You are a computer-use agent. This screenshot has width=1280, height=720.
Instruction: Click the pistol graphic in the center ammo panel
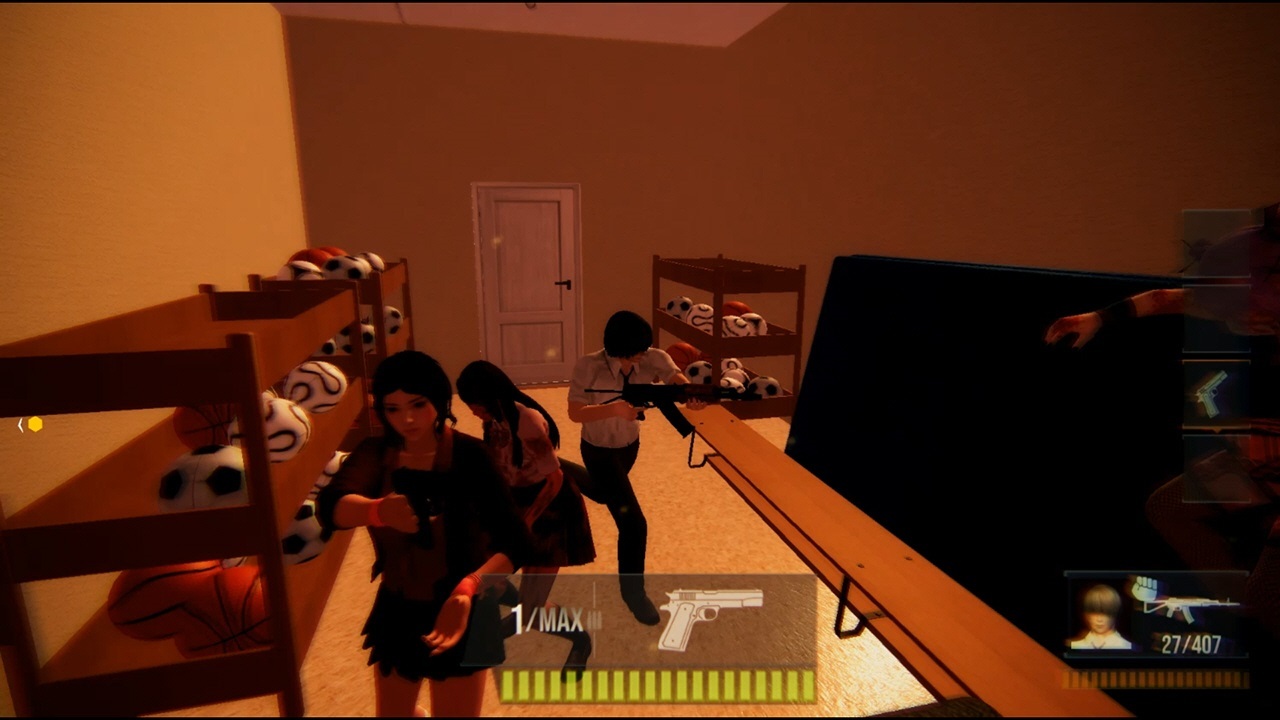(712, 616)
